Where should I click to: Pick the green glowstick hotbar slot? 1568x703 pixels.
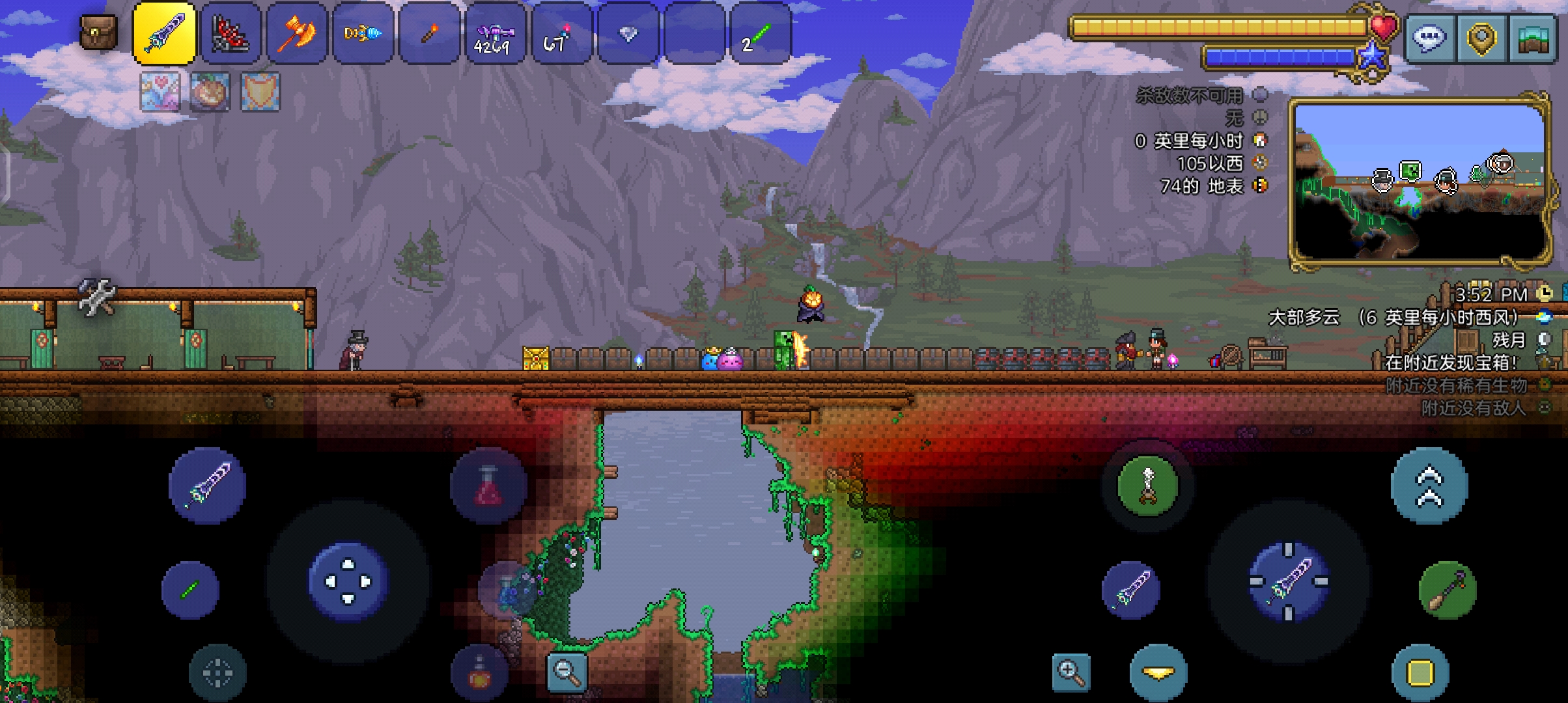(x=760, y=33)
